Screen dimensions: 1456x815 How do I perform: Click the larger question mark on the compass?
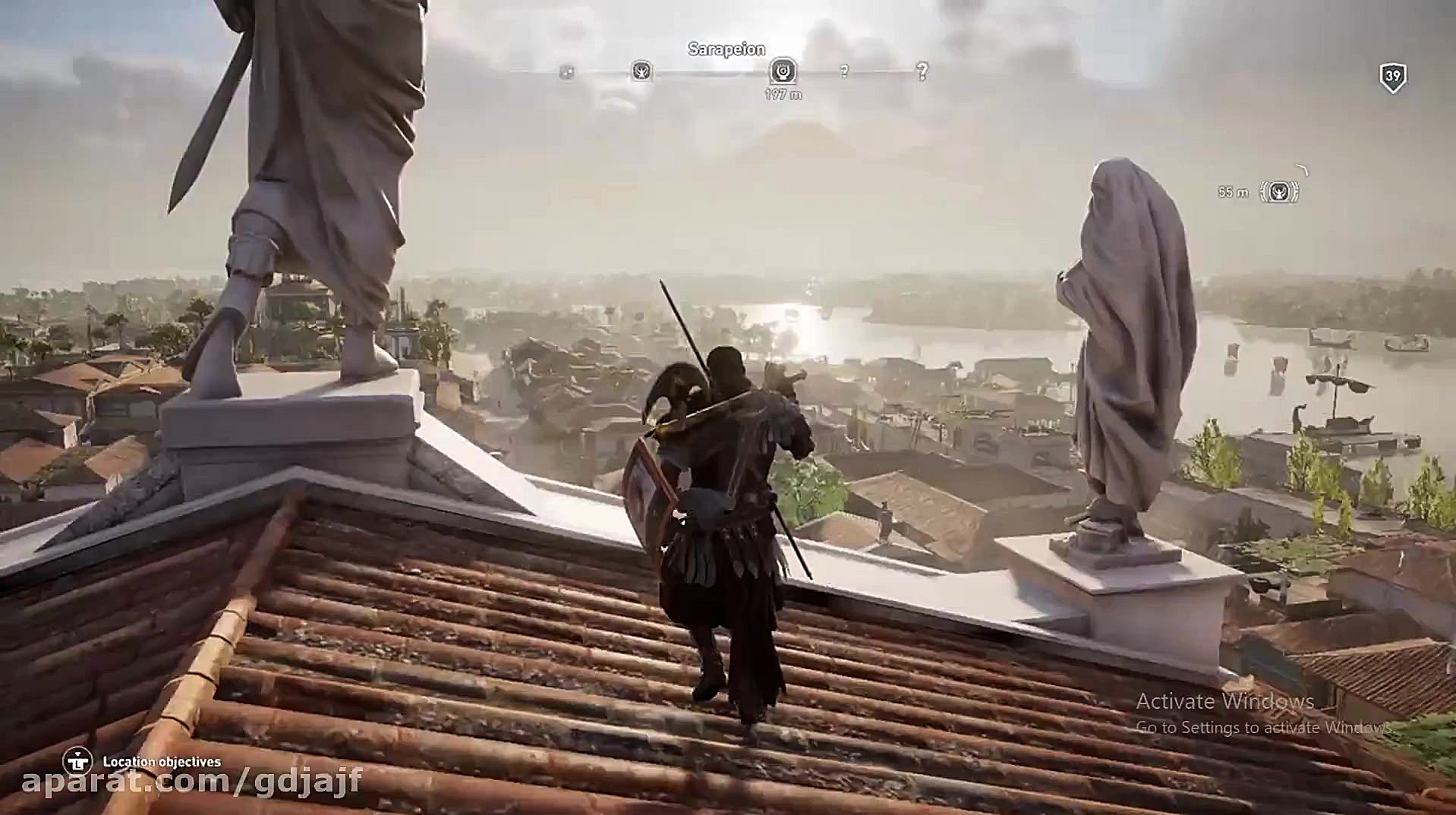tap(922, 72)
